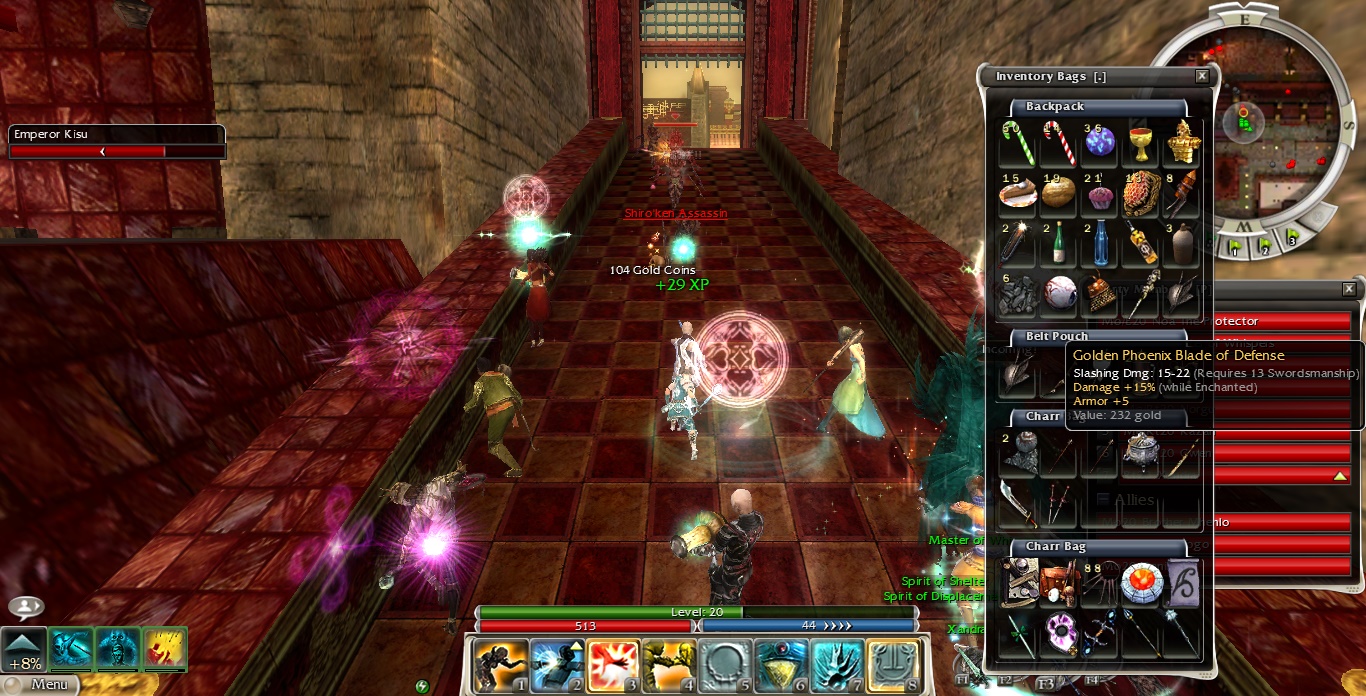The image size is (1366, 696).
Task: Select the slice of pie stack
Action: (x=1019, y=193)
